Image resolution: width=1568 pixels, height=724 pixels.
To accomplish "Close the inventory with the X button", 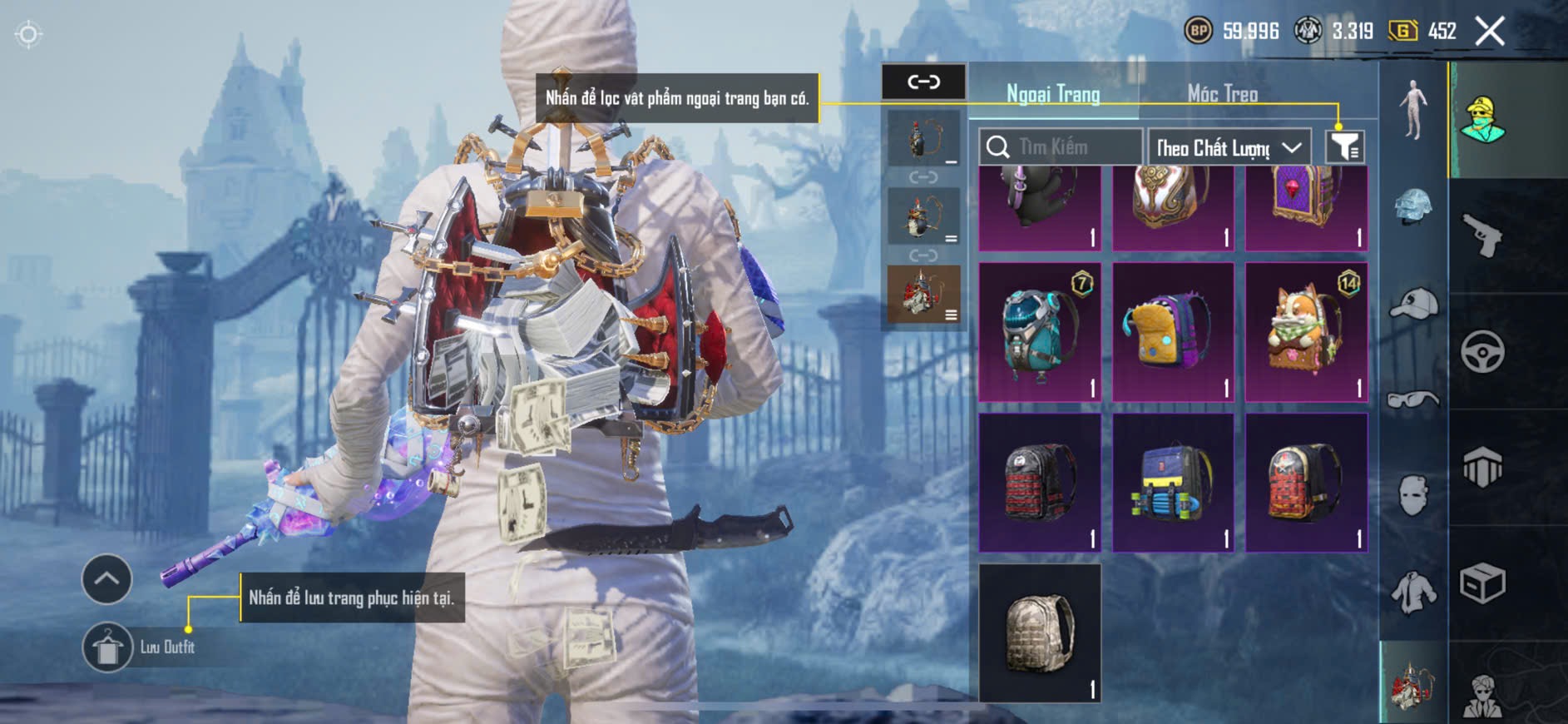I will coord(1489,32).
